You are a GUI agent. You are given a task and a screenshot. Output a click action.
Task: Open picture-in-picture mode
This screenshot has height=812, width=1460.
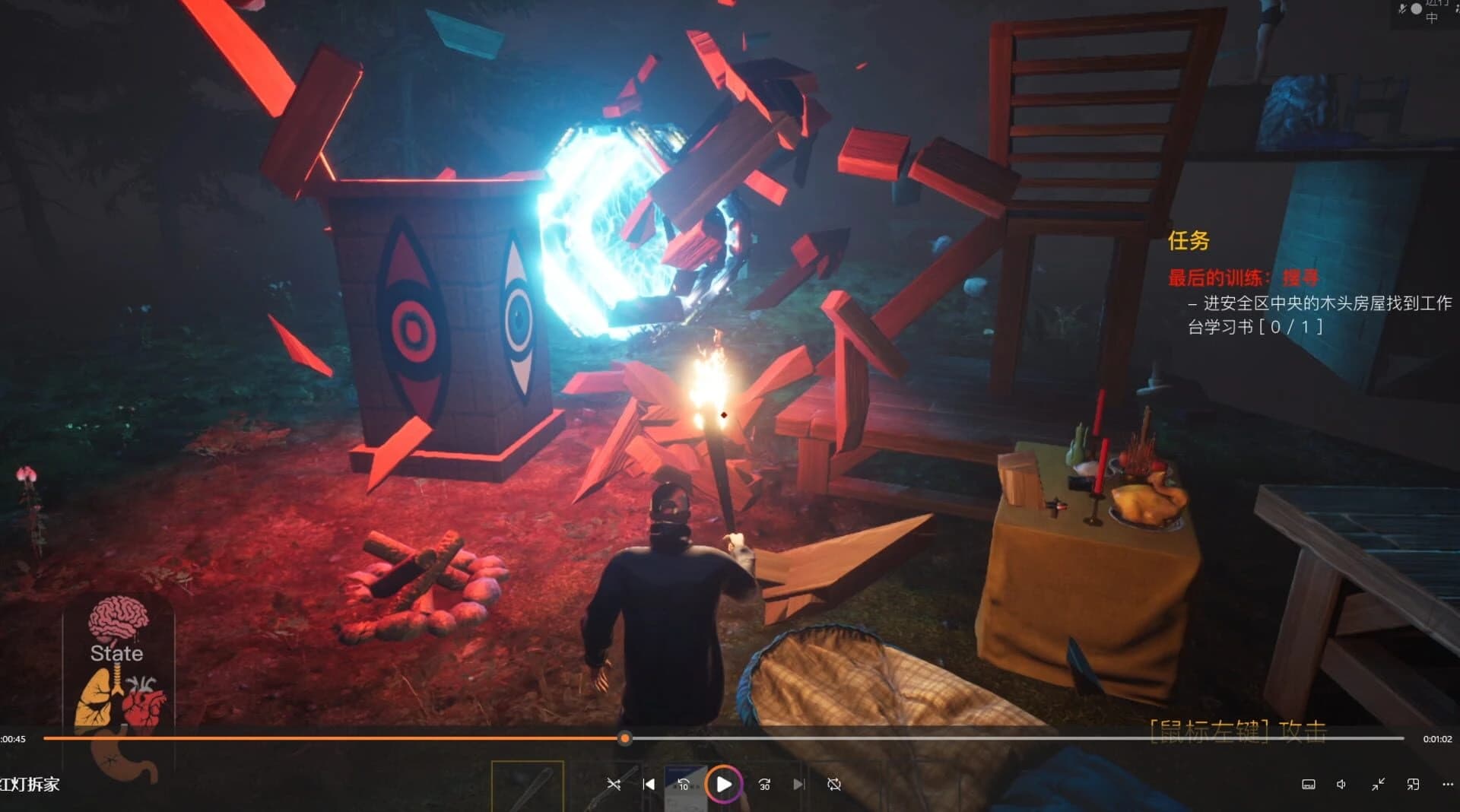(1413, 784)
